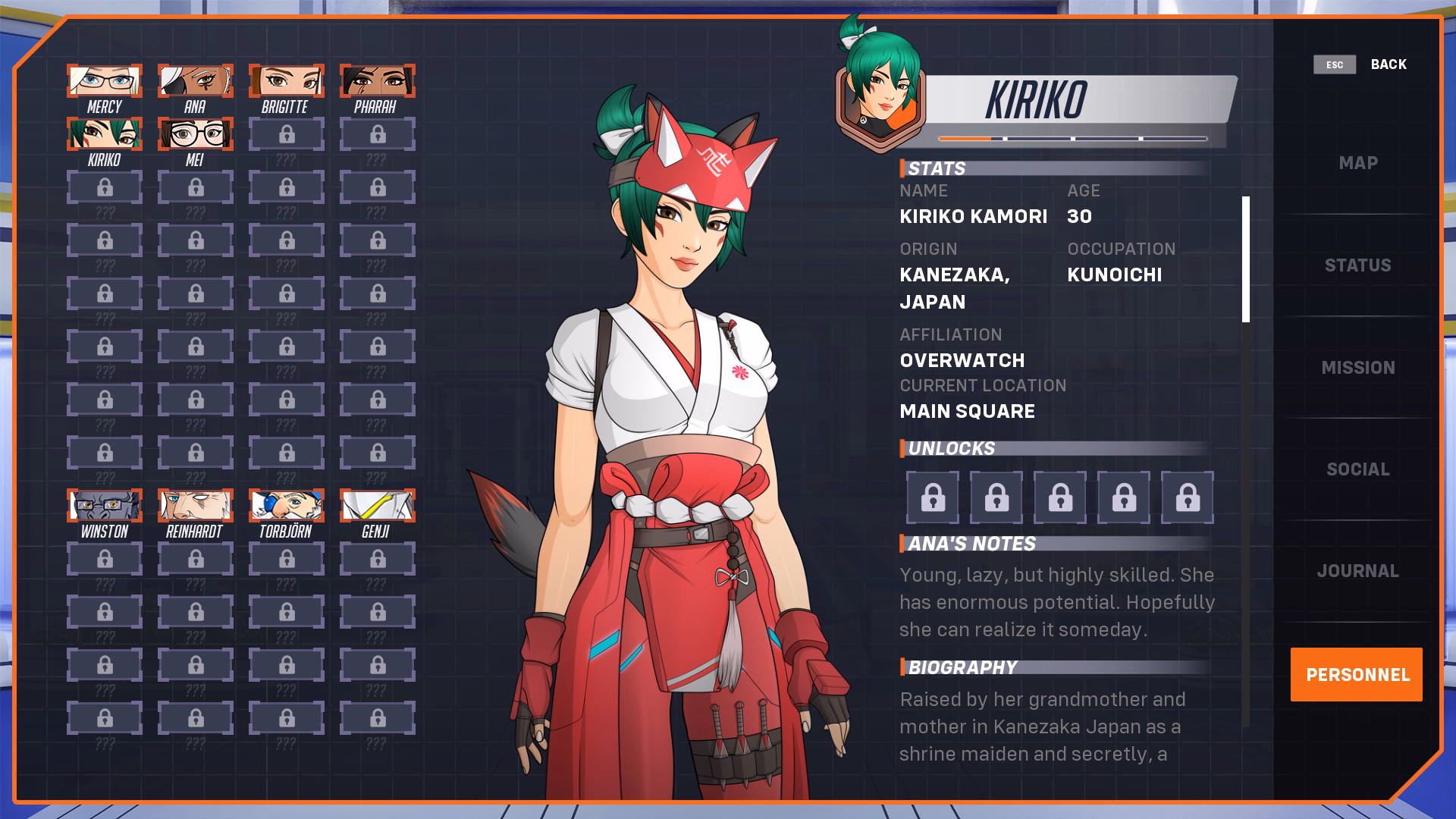
Task: Click the last padlock in the UNLOCKS row
Action: pyautogui.click(x=1187, y=497)
